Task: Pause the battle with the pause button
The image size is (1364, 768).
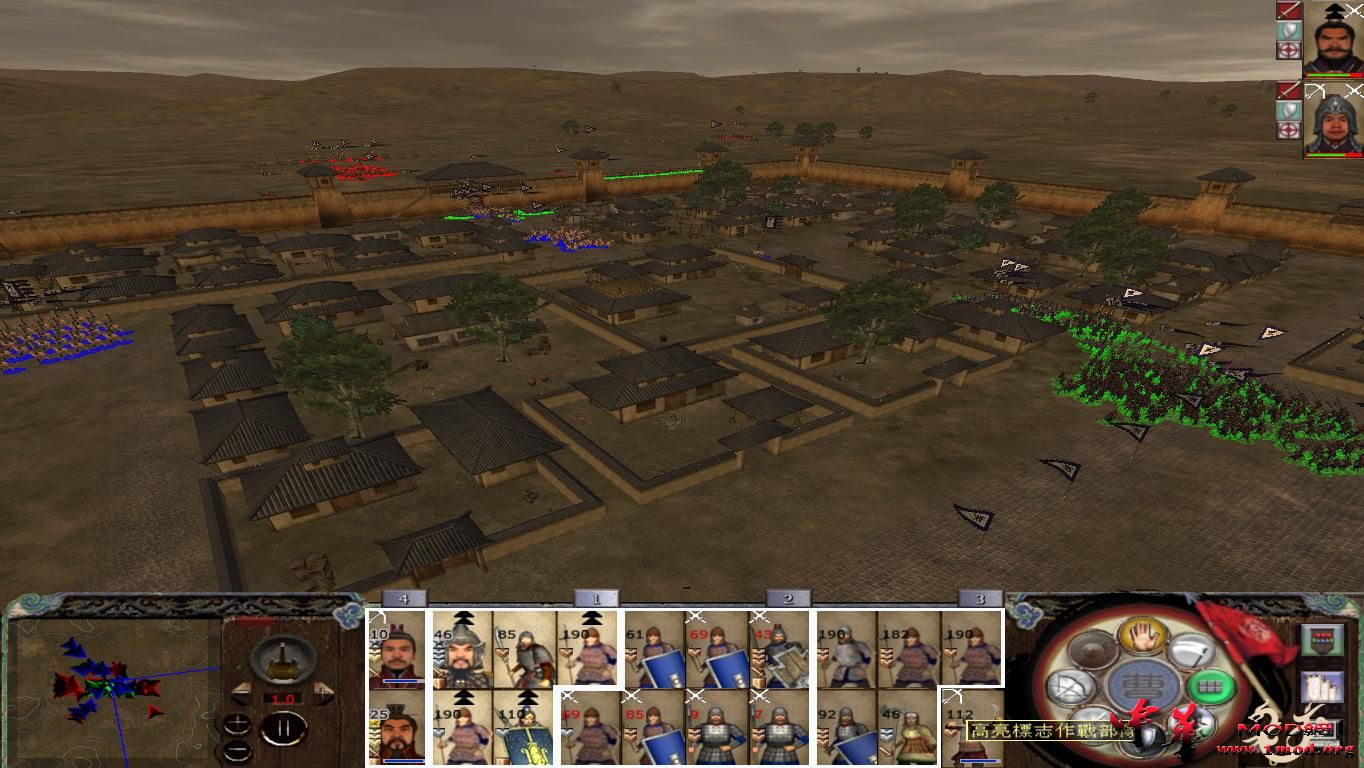Action: [283, 728]
